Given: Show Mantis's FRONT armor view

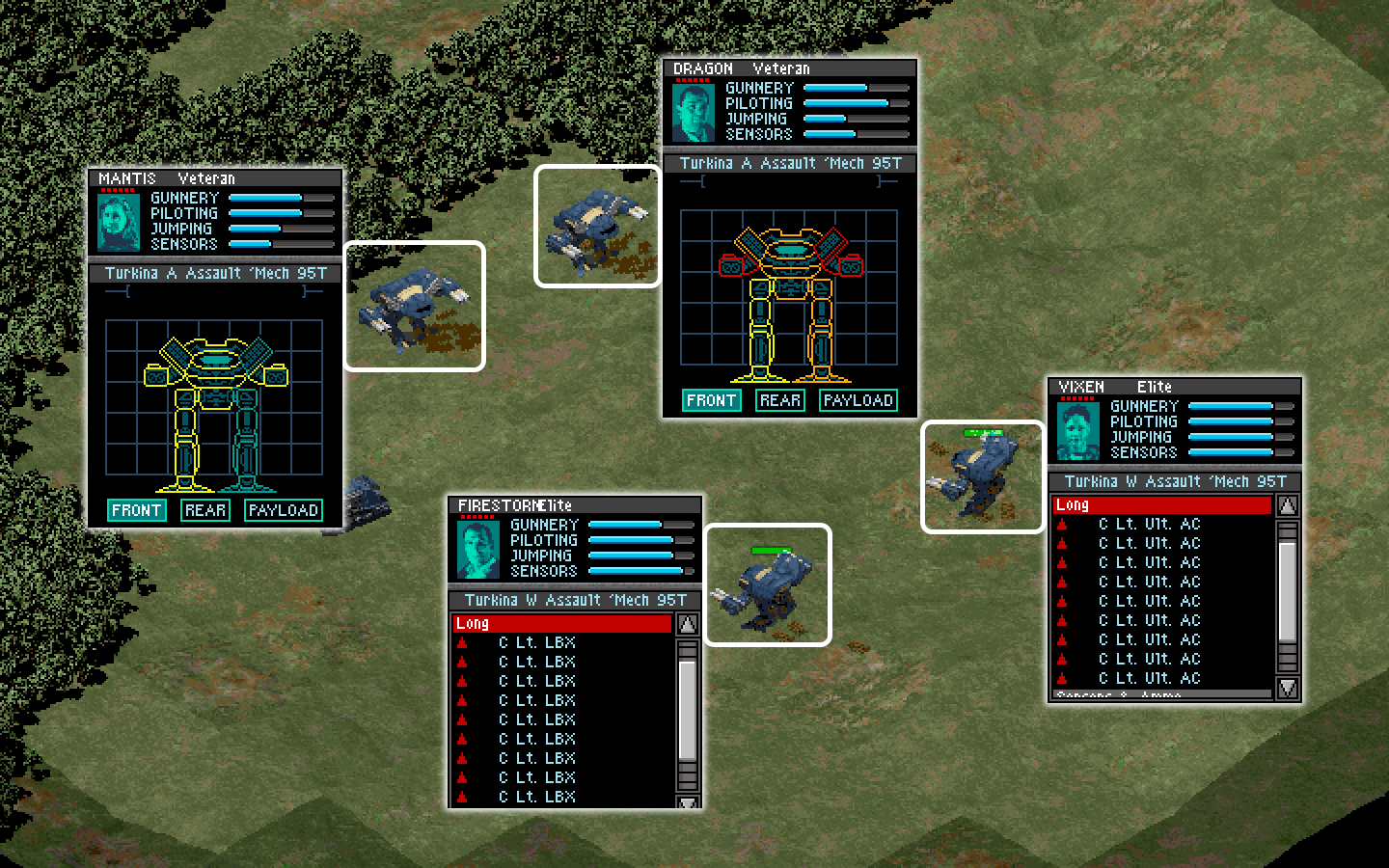Looking at the screenshot, I should point(136,510).
